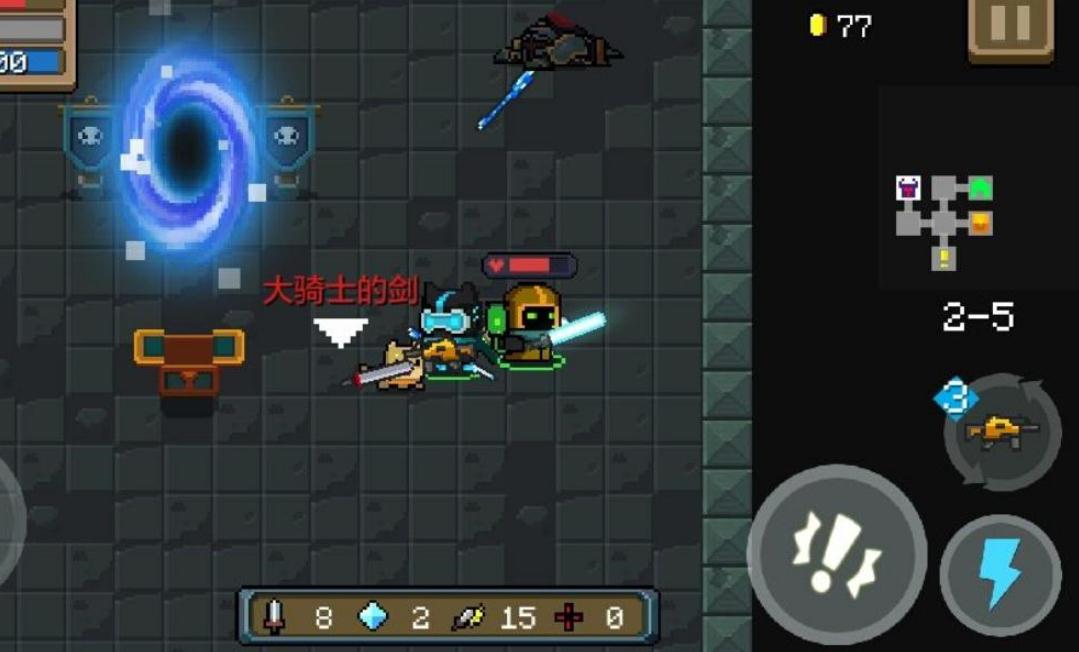Open the dungeon minimap
The height and width of the screenshot is (652, 1079).
click(x=944, y=218)
